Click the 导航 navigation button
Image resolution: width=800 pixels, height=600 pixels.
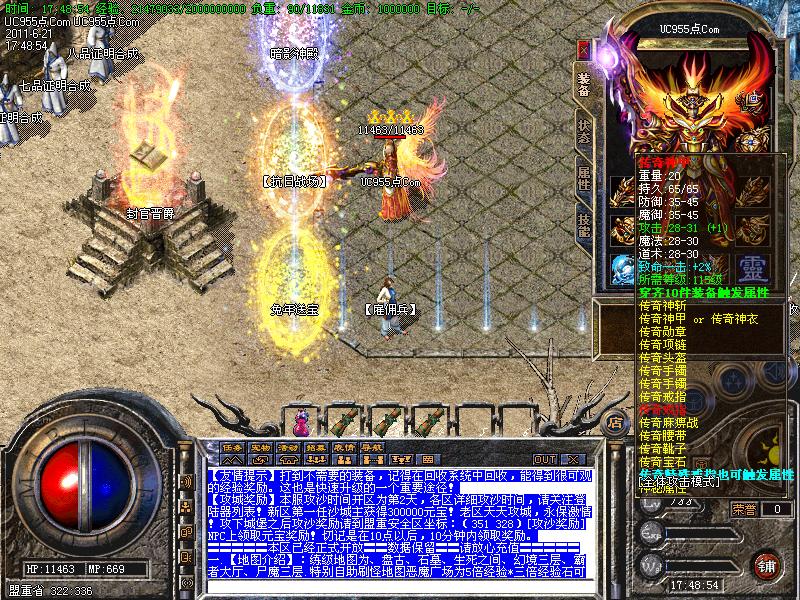372,447
